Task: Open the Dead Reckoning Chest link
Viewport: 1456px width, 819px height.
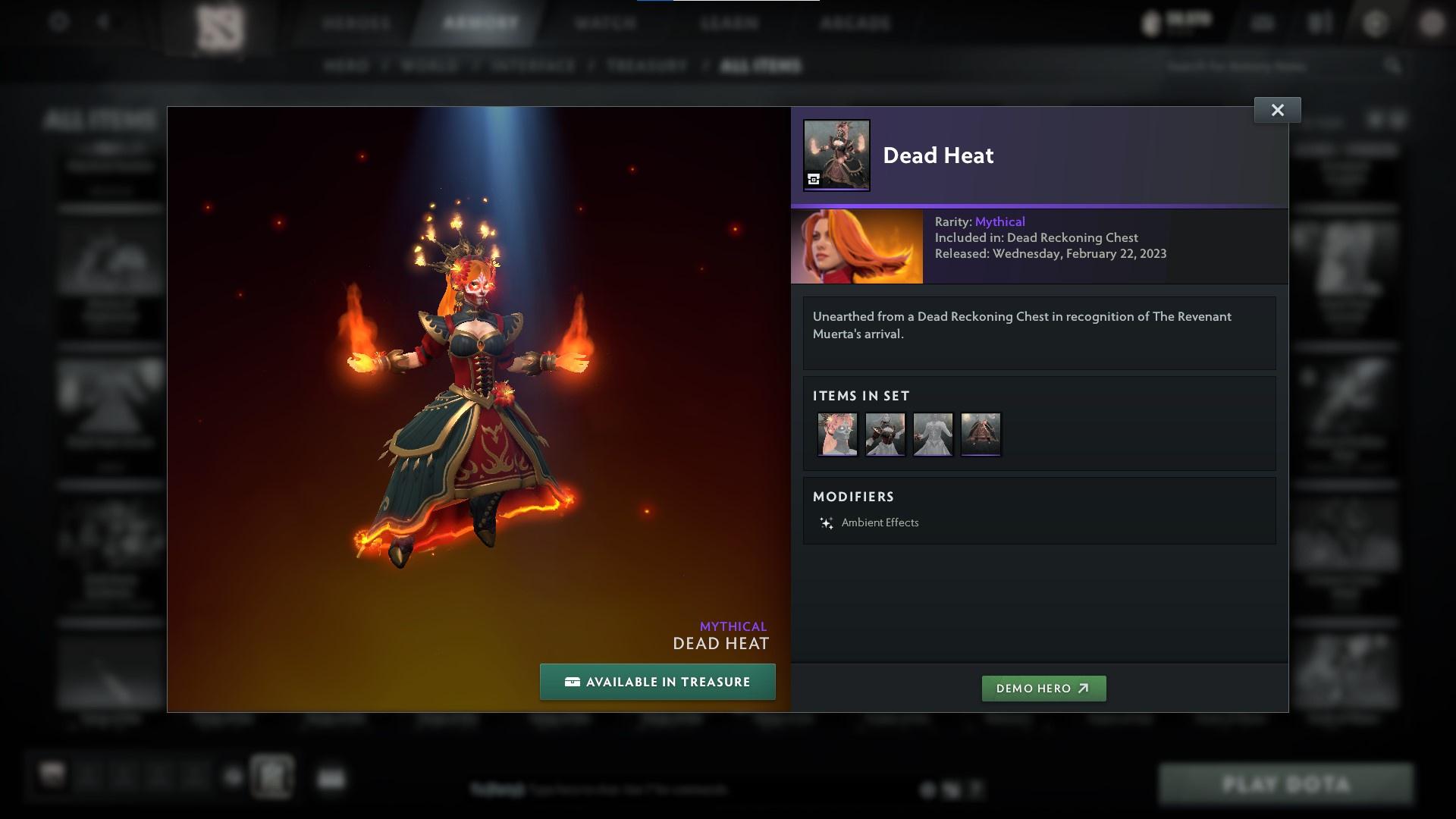Action: 1072,237
